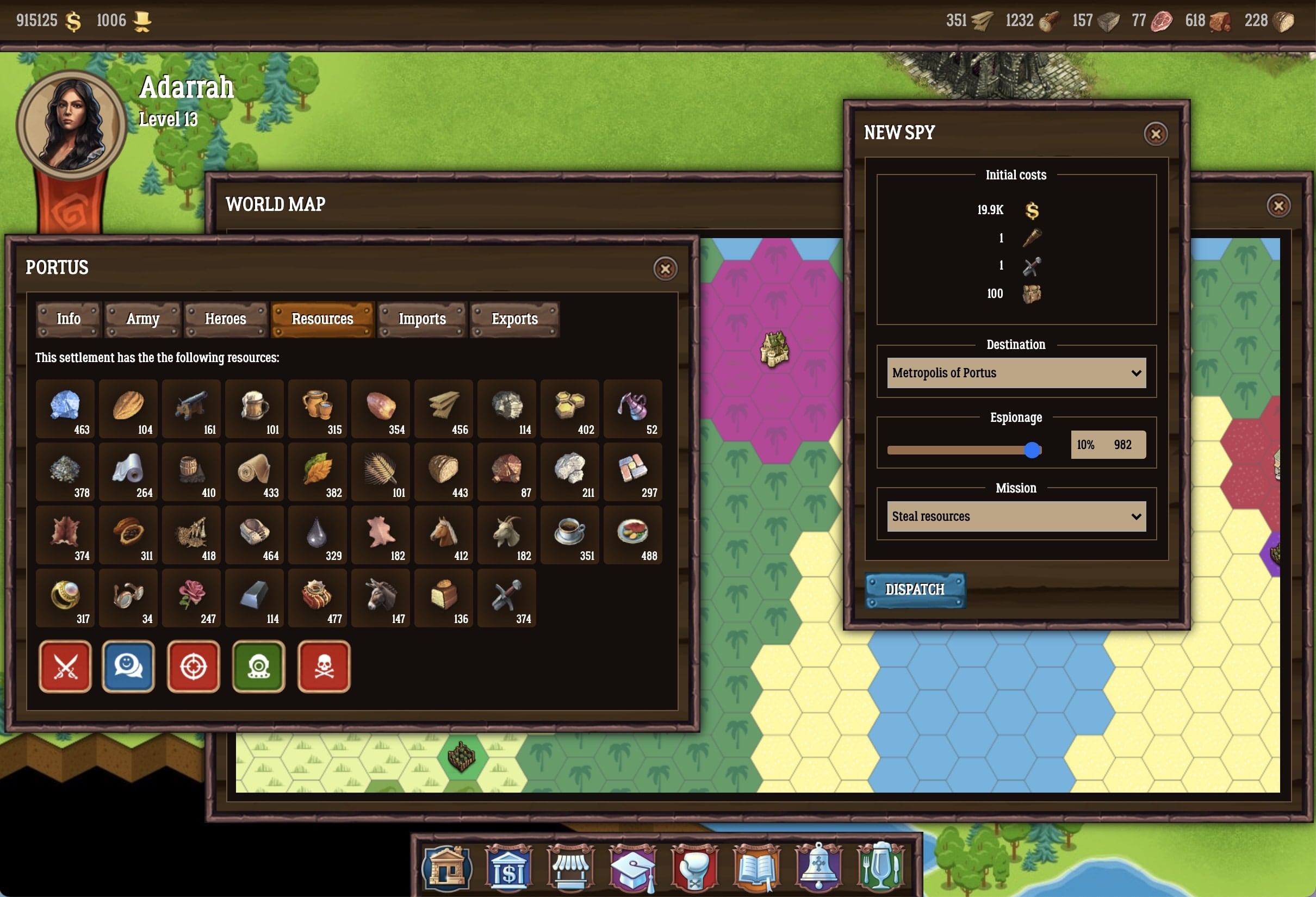Viewport: 1316px width, 897px height.
Task: Click the blue chat bubbles button
Action: (x=128, y=666)
